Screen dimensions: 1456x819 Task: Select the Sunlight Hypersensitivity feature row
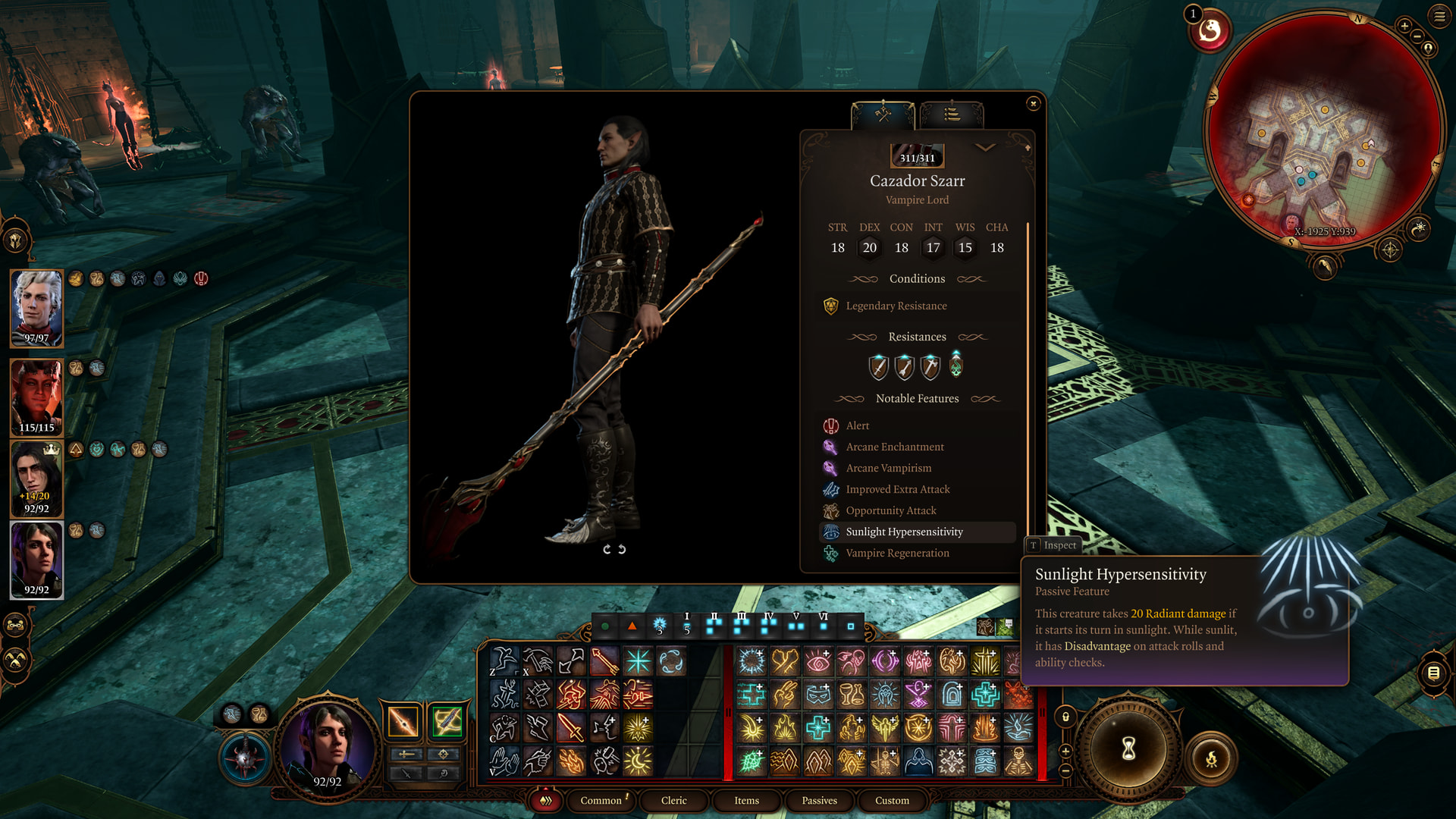pos(904,532)
